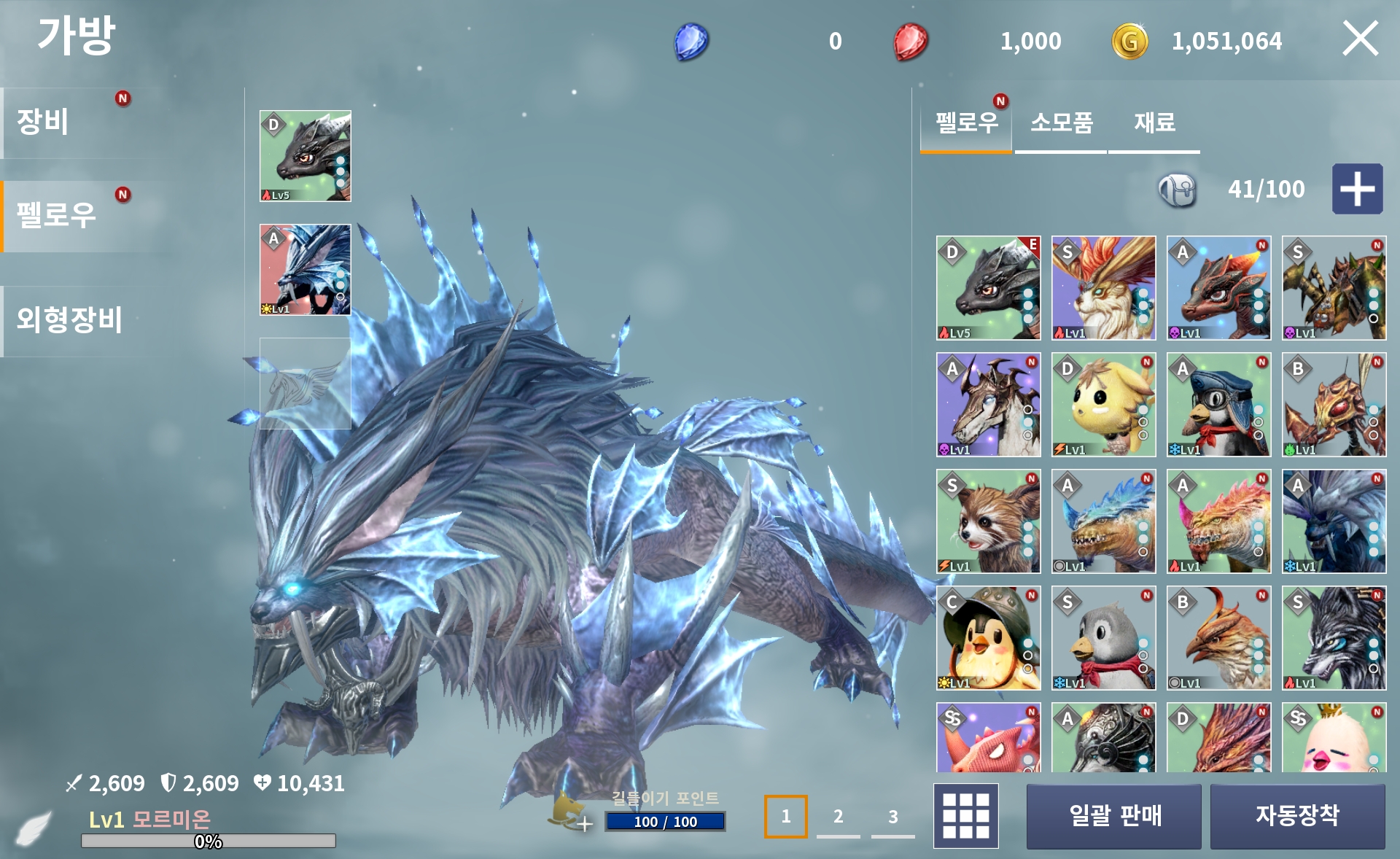
Task: Choose the D-rank yellow puppy fellow
Action: pyautogui.click(x=1103, y=405)
